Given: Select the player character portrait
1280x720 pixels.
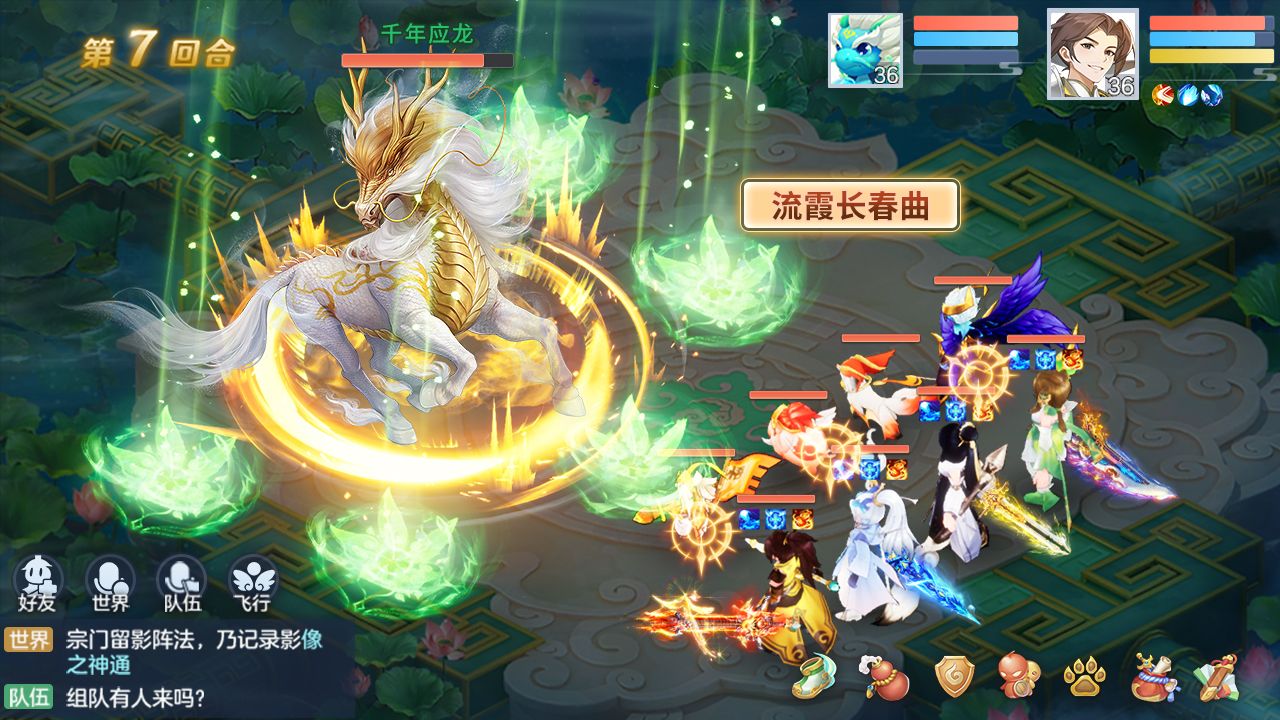Looking at the screenshot, I should point(1092,54).
